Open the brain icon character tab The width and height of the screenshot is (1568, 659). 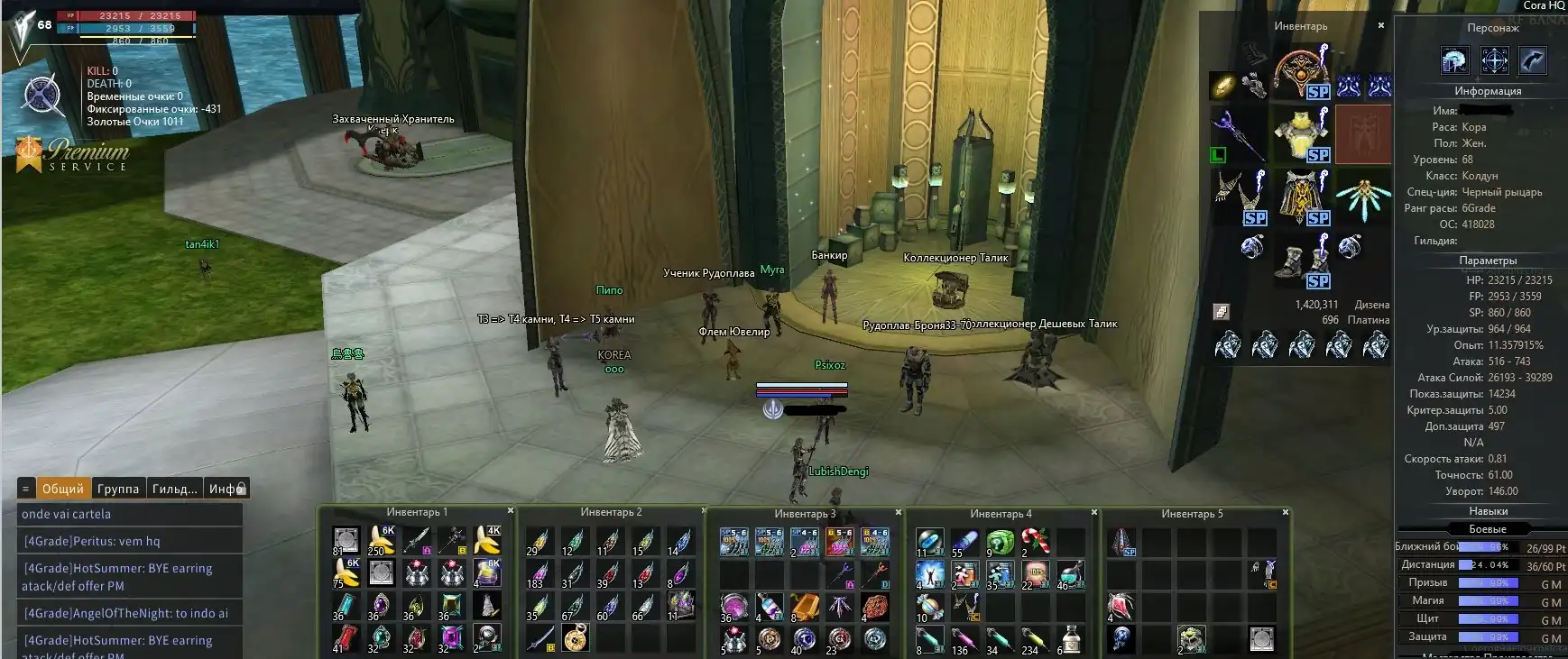pyautogui.click(x=1453, y=60)
